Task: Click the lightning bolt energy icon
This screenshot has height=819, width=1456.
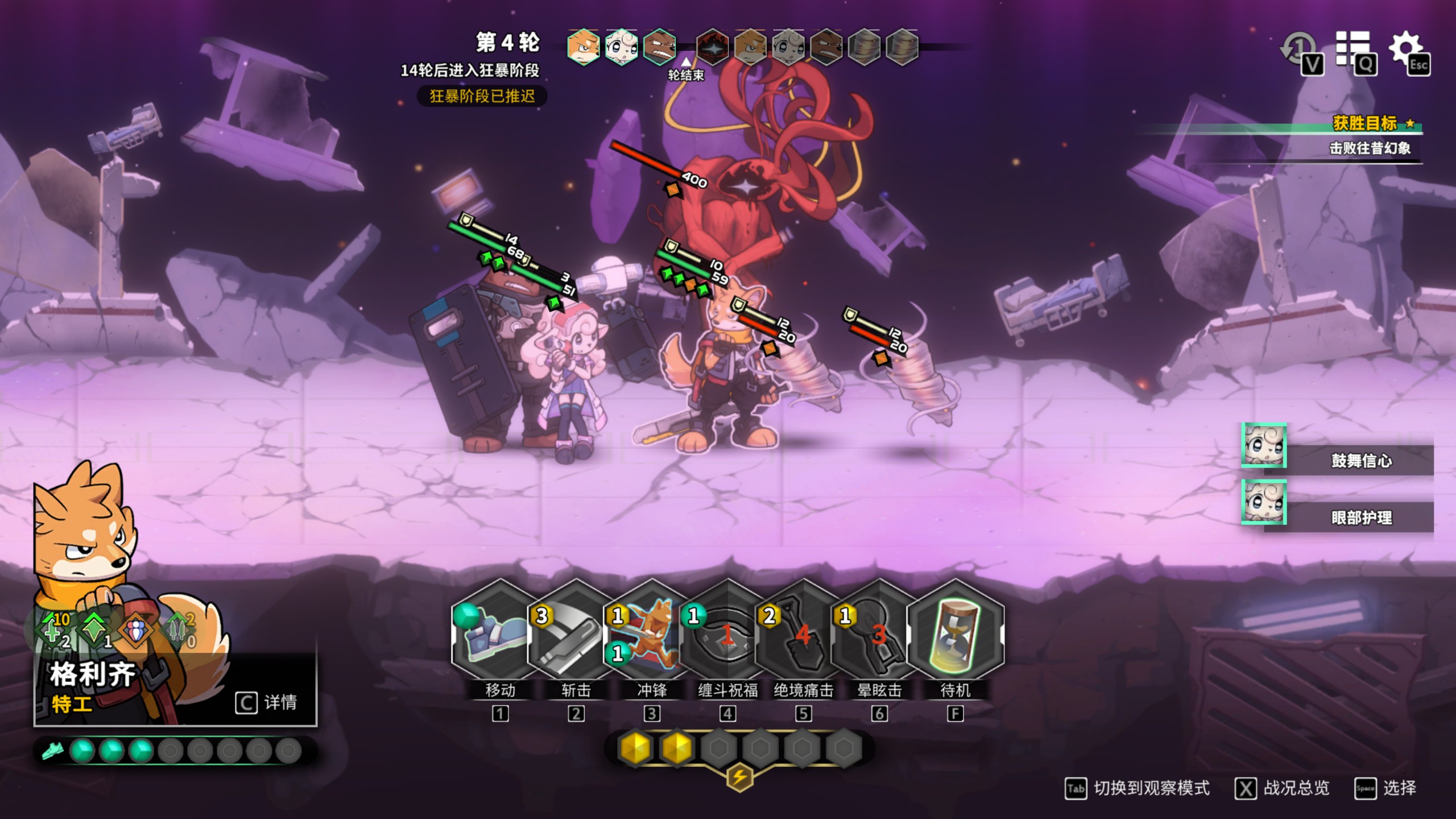Action: tap(739, 776)
